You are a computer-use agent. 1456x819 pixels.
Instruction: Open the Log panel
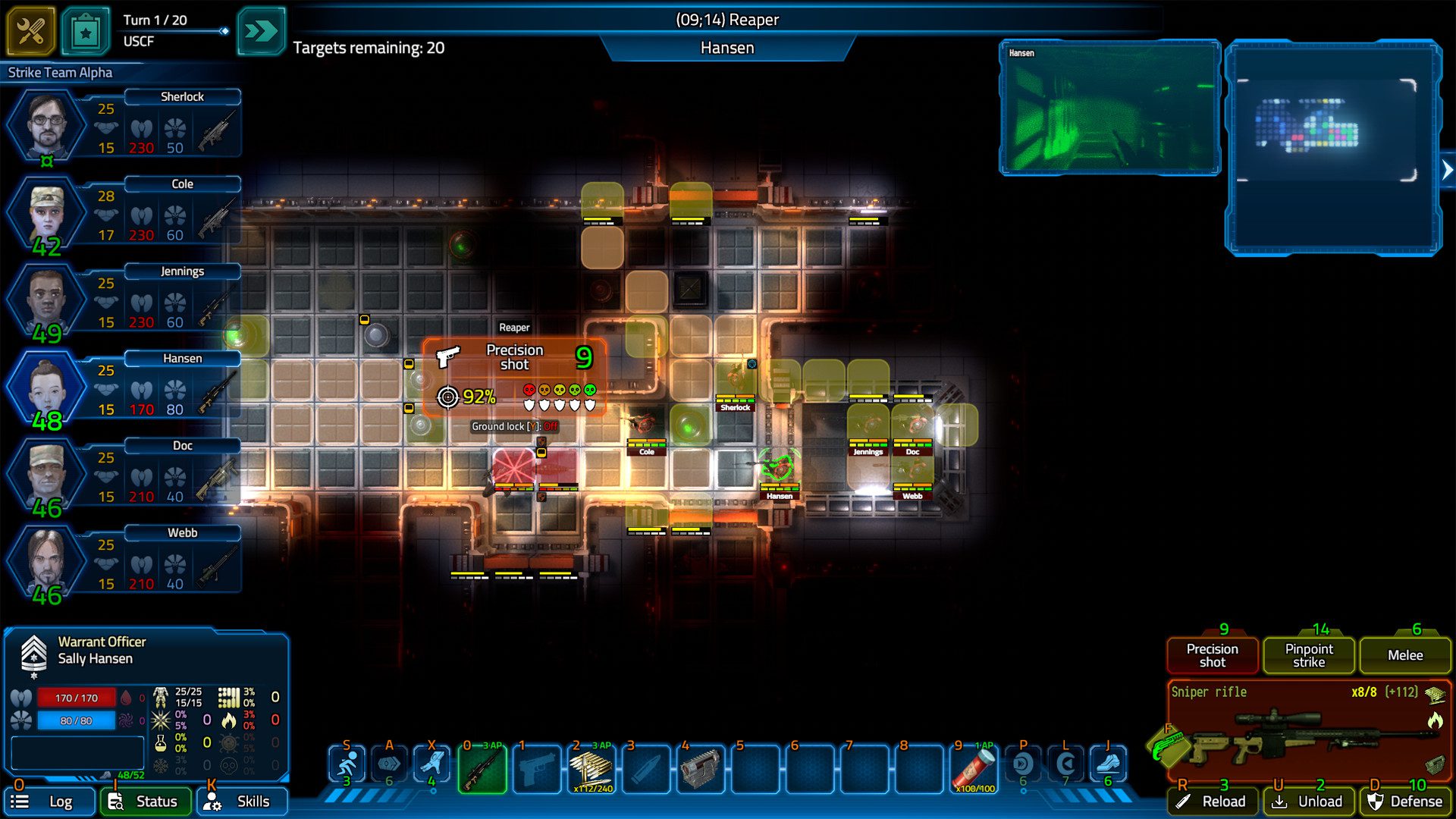pos(50,802)
